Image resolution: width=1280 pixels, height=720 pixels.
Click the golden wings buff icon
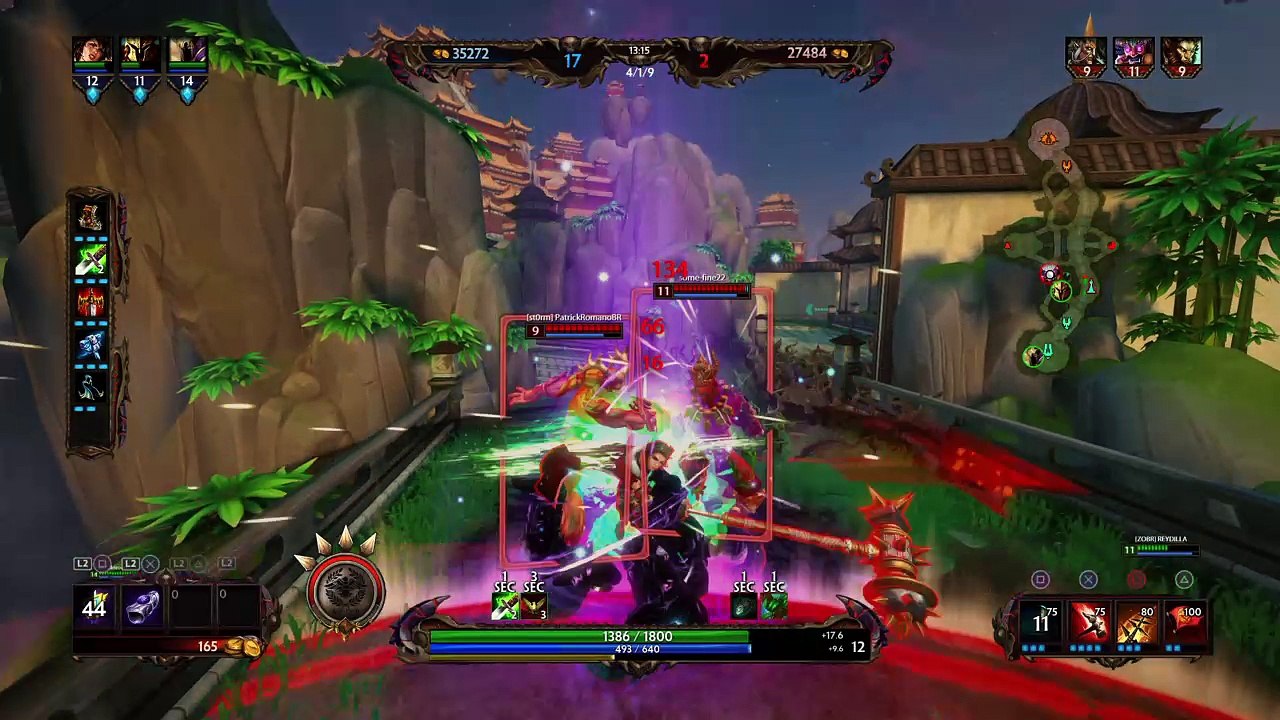click(x=534, y=605)
